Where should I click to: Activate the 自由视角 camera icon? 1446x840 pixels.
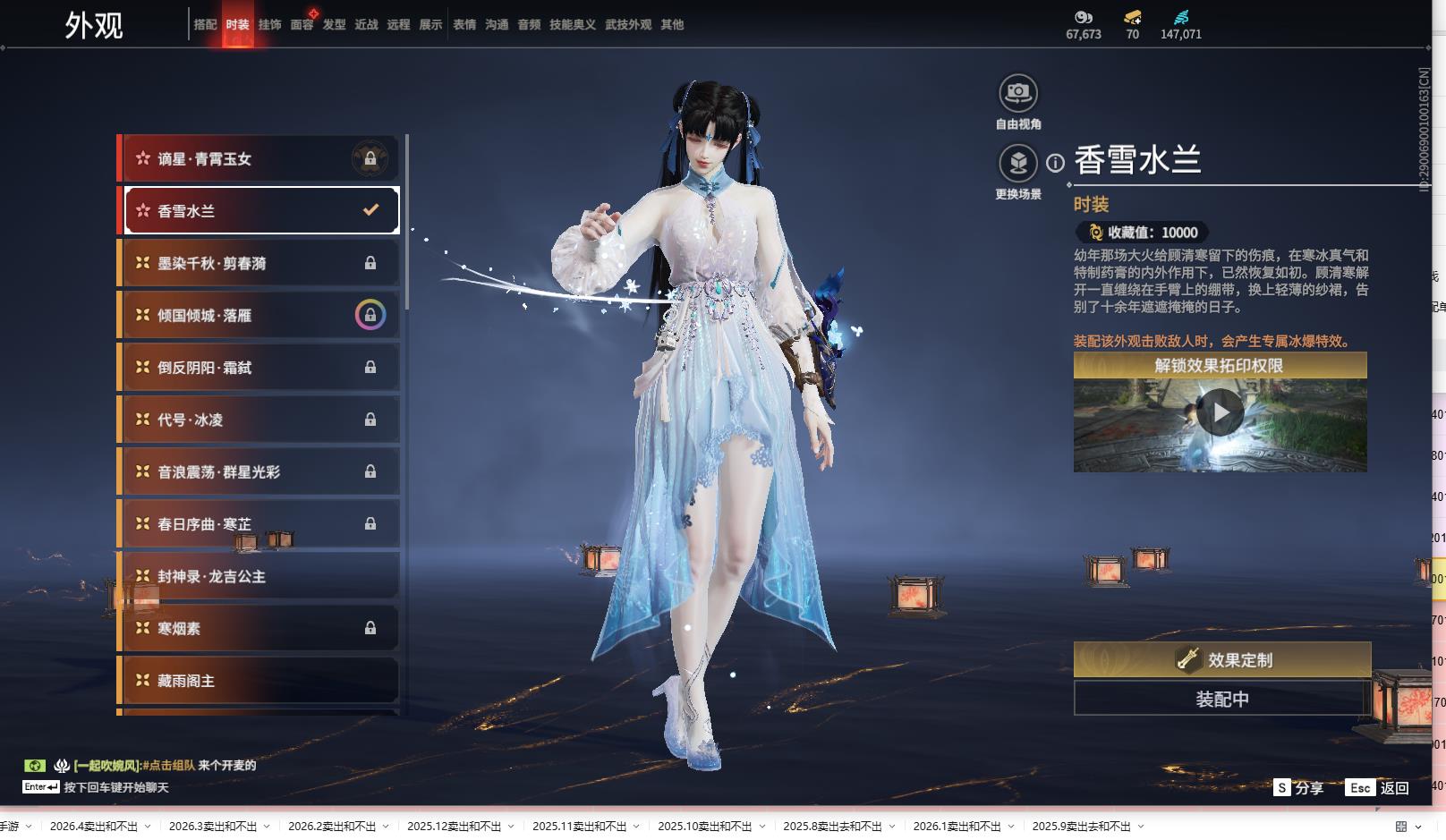coord(1017,93)
